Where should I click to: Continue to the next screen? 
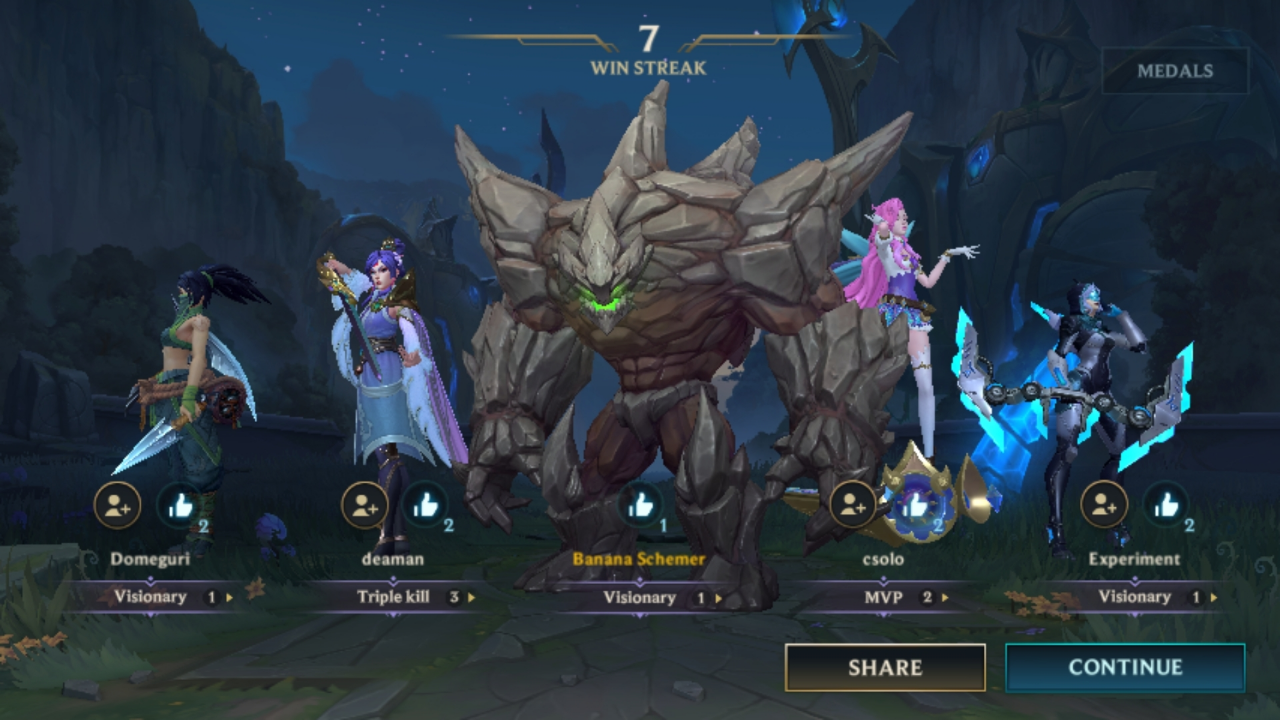point(1125,668)
